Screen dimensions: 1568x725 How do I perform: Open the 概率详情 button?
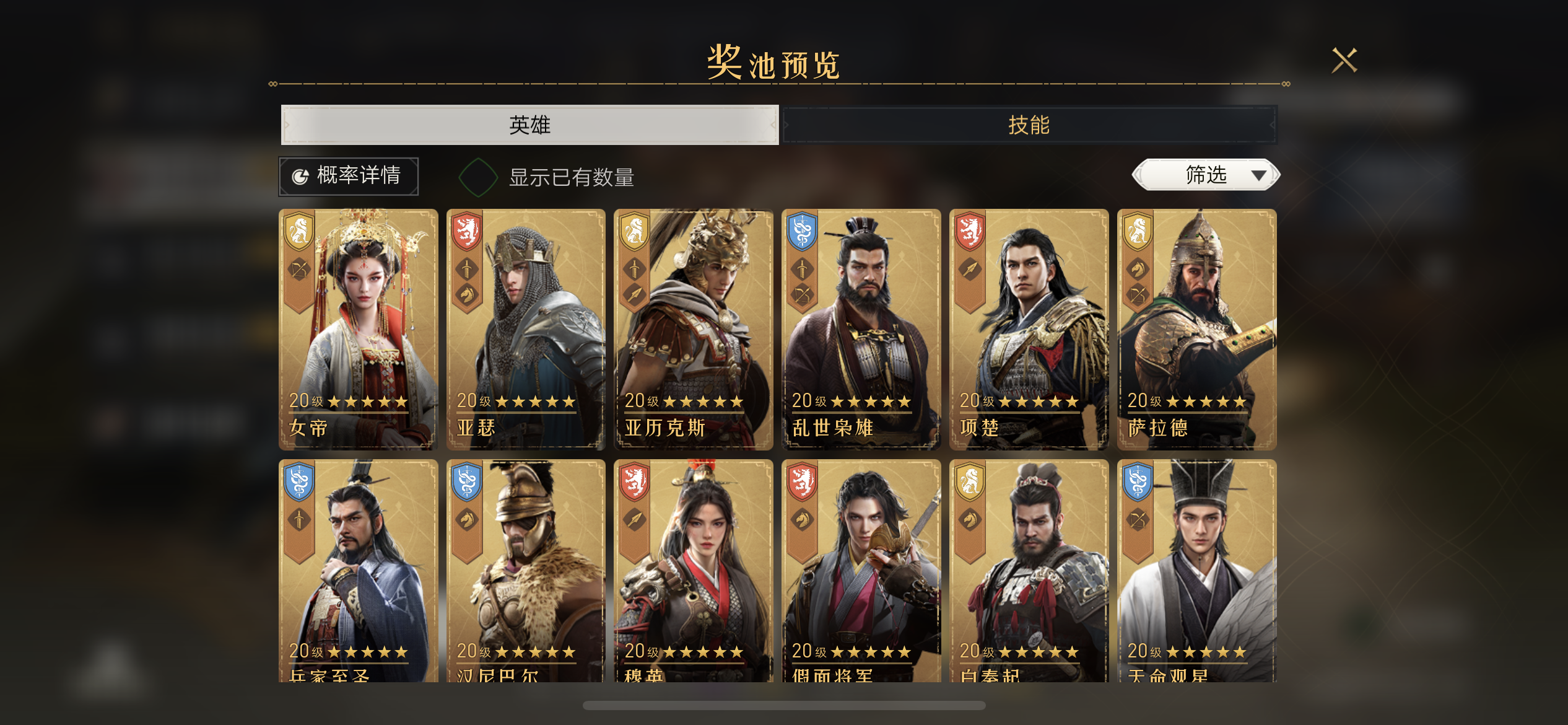pyautogui.click(x=349, y=176)
